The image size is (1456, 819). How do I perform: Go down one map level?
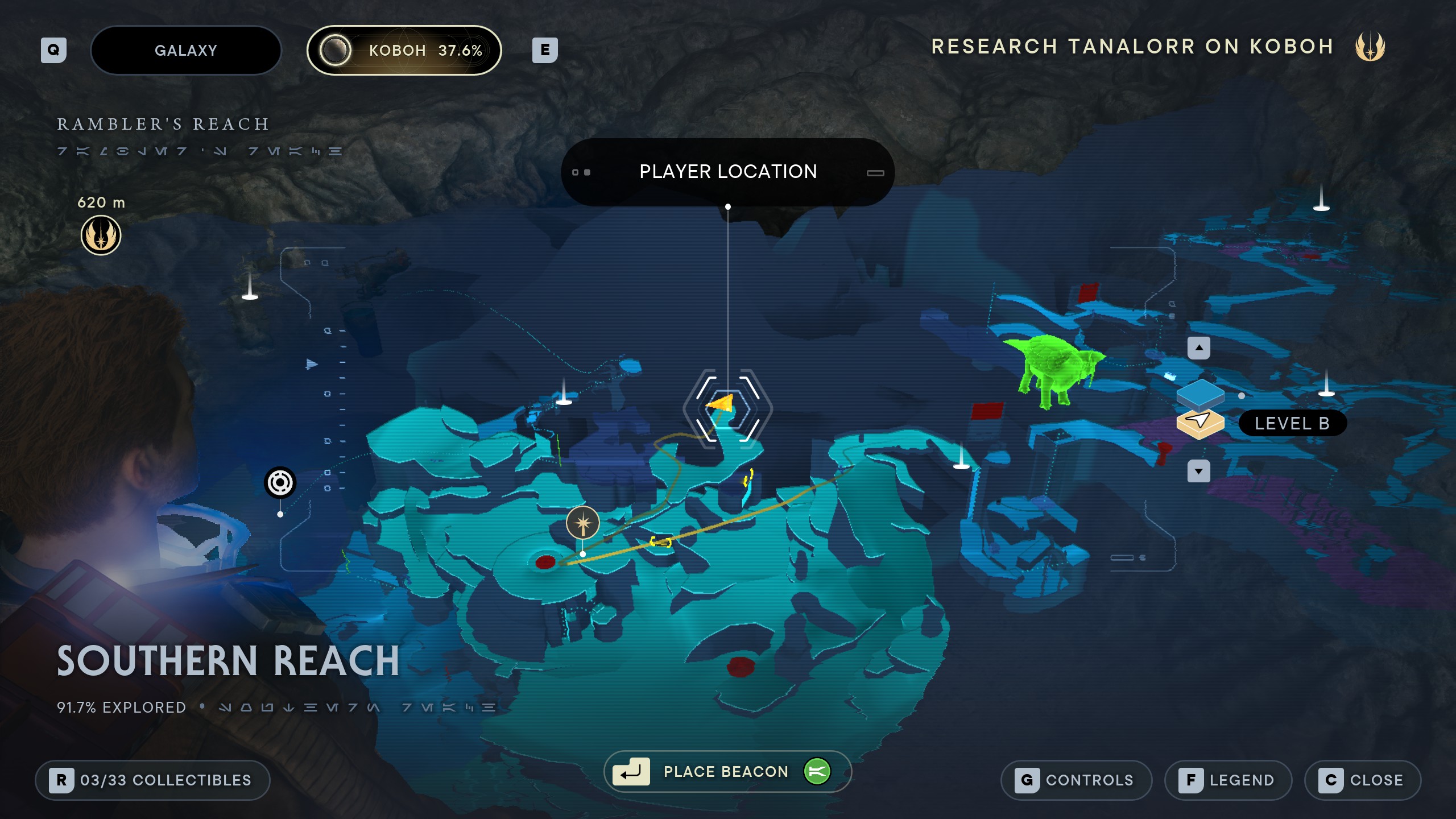click(1198, 471)
